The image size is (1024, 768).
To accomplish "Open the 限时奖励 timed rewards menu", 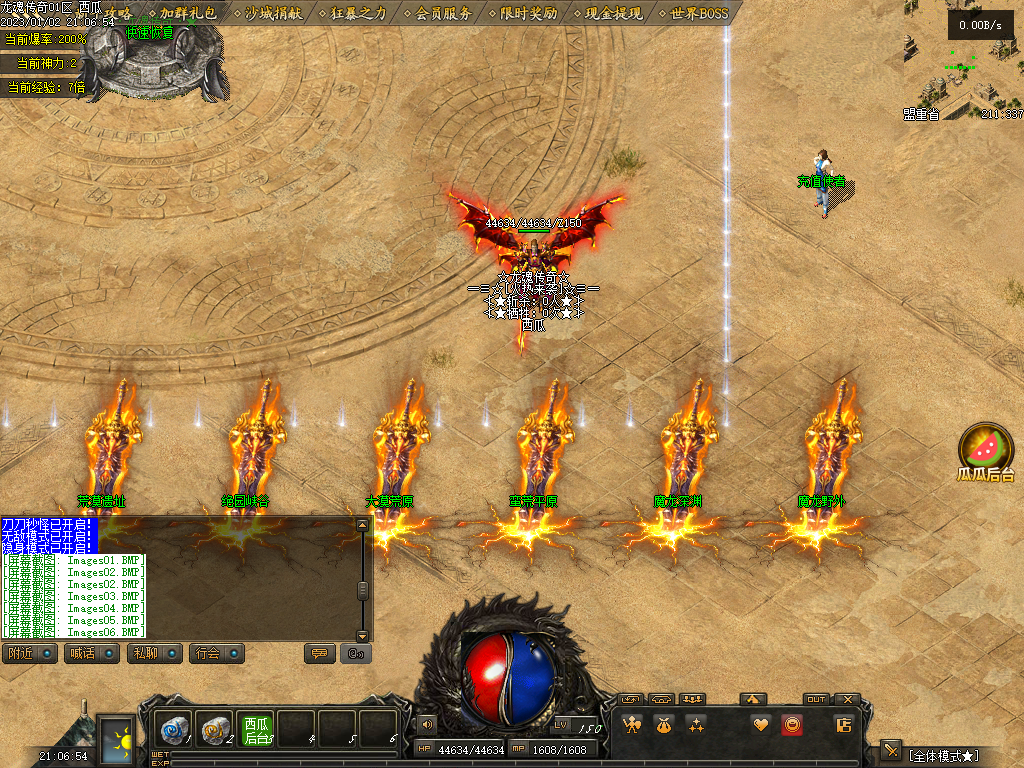I will [529, 13].
